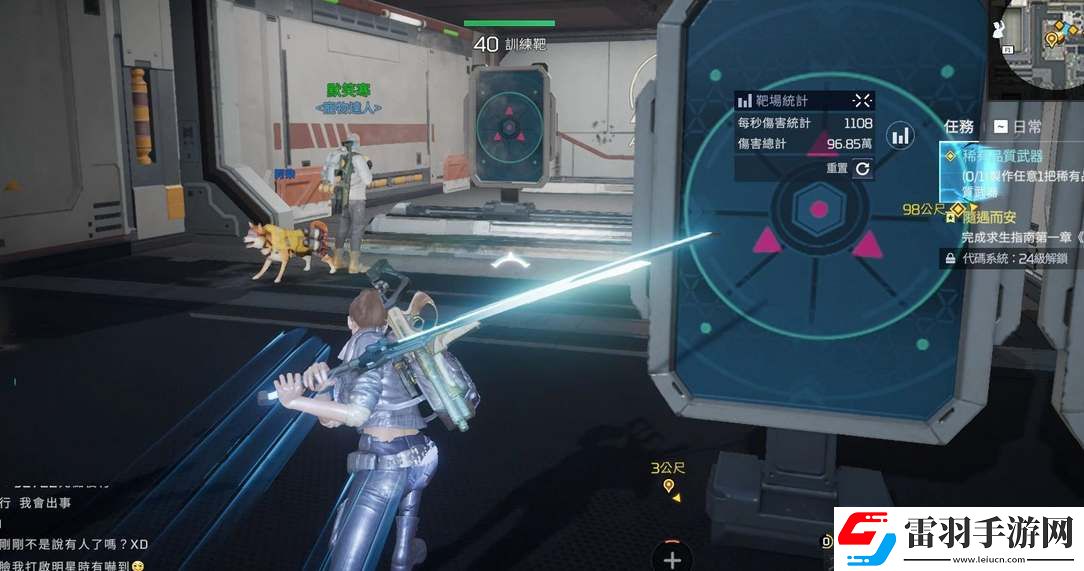The image size is (1084, 571).
Task: Open the 任務 quest tracker tab
Action: coord(959,127)
